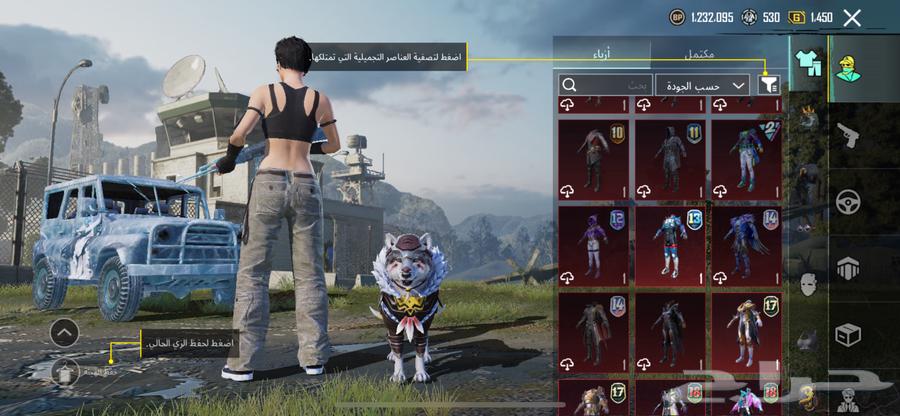Select the white and blue outfit with the 2 badge
Viewport: 900px width, 416px height.
pos(745,158)
